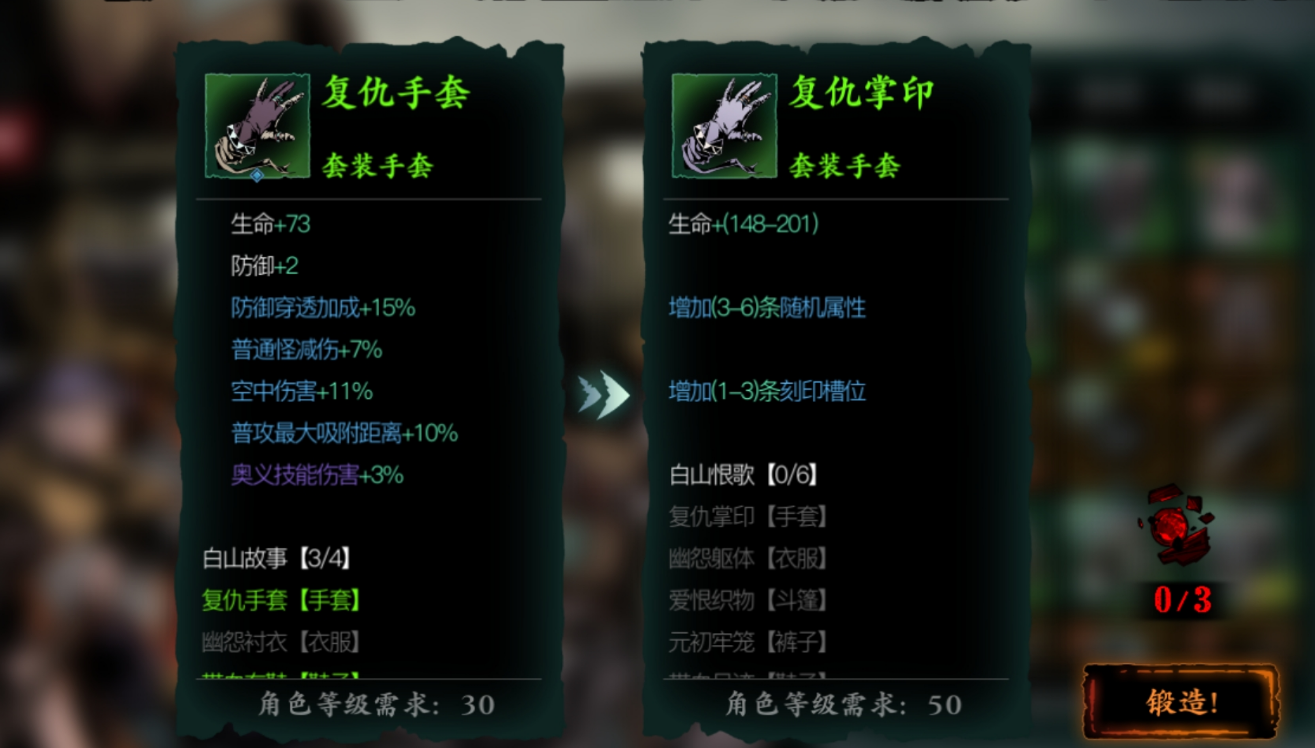The image size is (1315, 748).
Task: Click the 生命+(148-201) stat line
Action: tap(742, 225)
